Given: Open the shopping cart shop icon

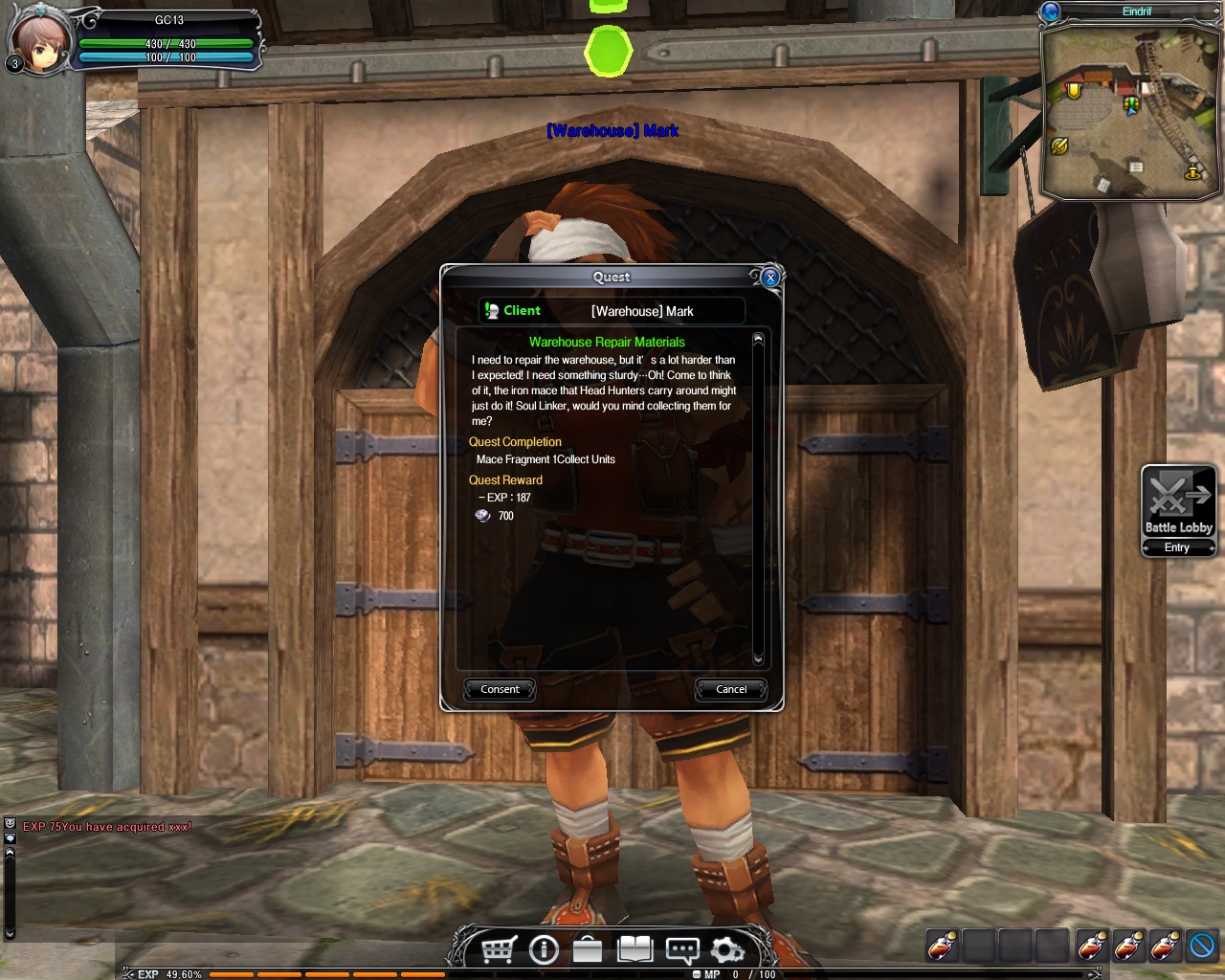Looking at the screenshot, I should coord(499,949).
